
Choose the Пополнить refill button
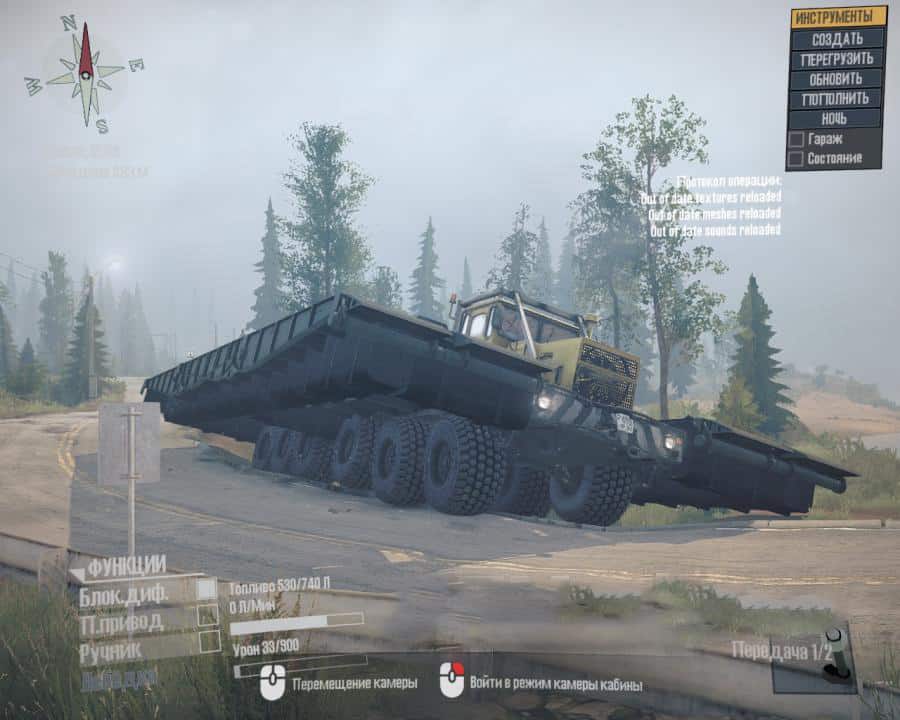(837, 99)
